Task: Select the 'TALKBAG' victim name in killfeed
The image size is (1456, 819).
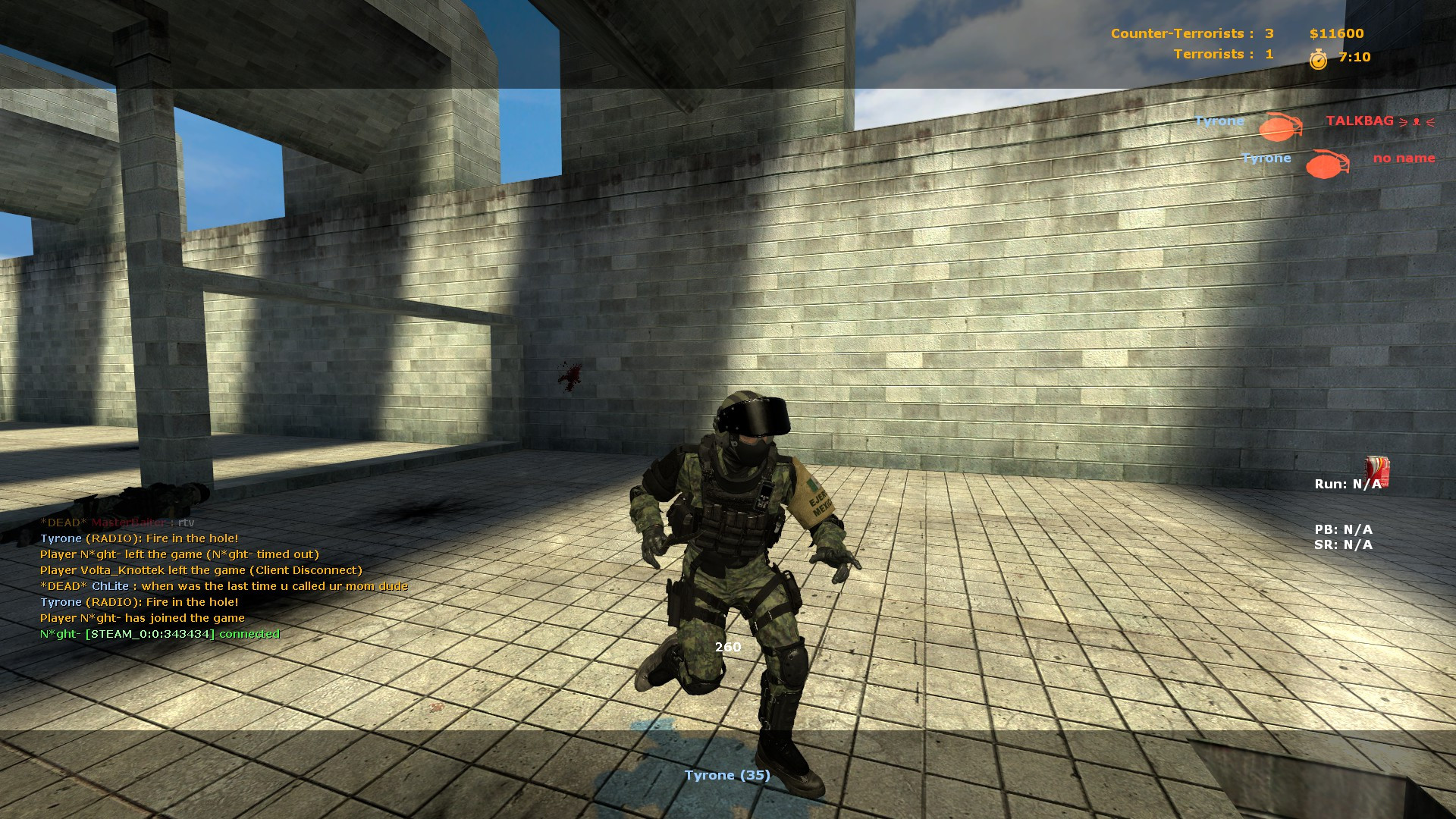Action: coord(1359,120)
